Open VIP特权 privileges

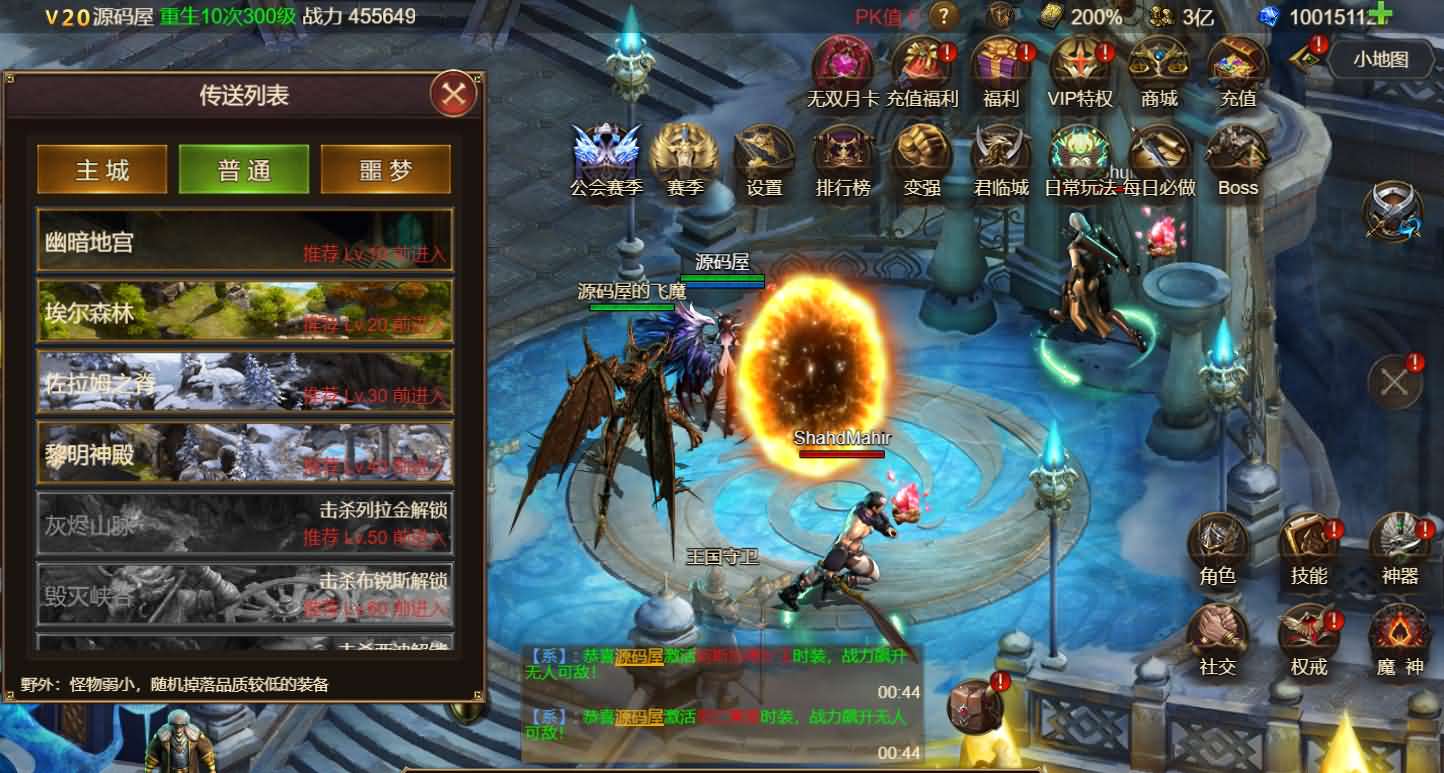(x=1080, y=68)
